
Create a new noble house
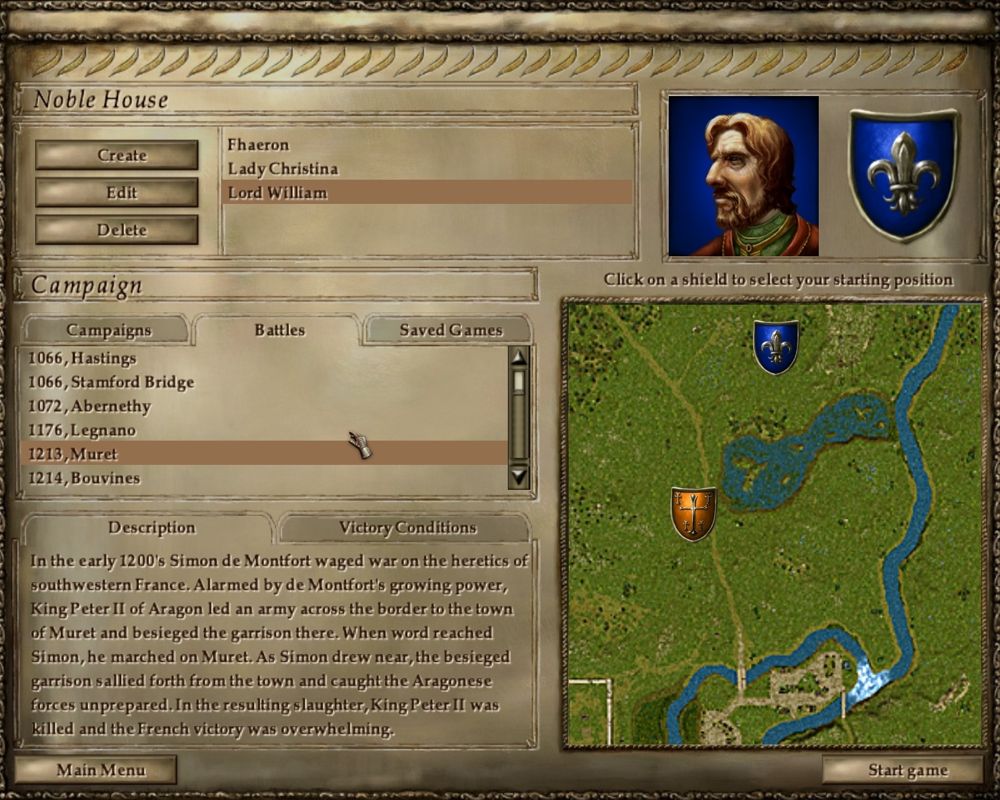(x=117, y=155)
